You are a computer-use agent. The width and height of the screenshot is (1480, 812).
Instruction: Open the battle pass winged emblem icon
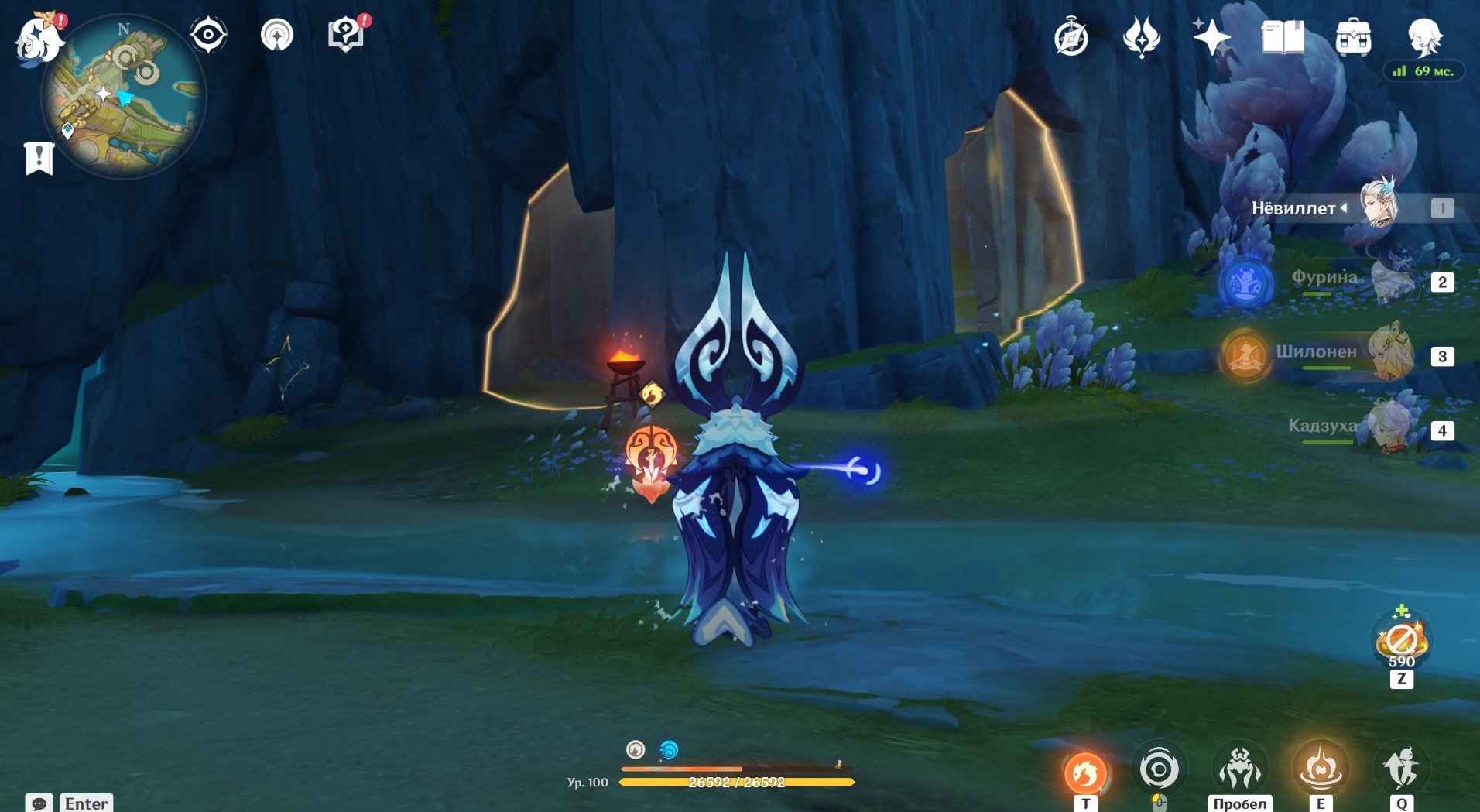[1141, 37]
